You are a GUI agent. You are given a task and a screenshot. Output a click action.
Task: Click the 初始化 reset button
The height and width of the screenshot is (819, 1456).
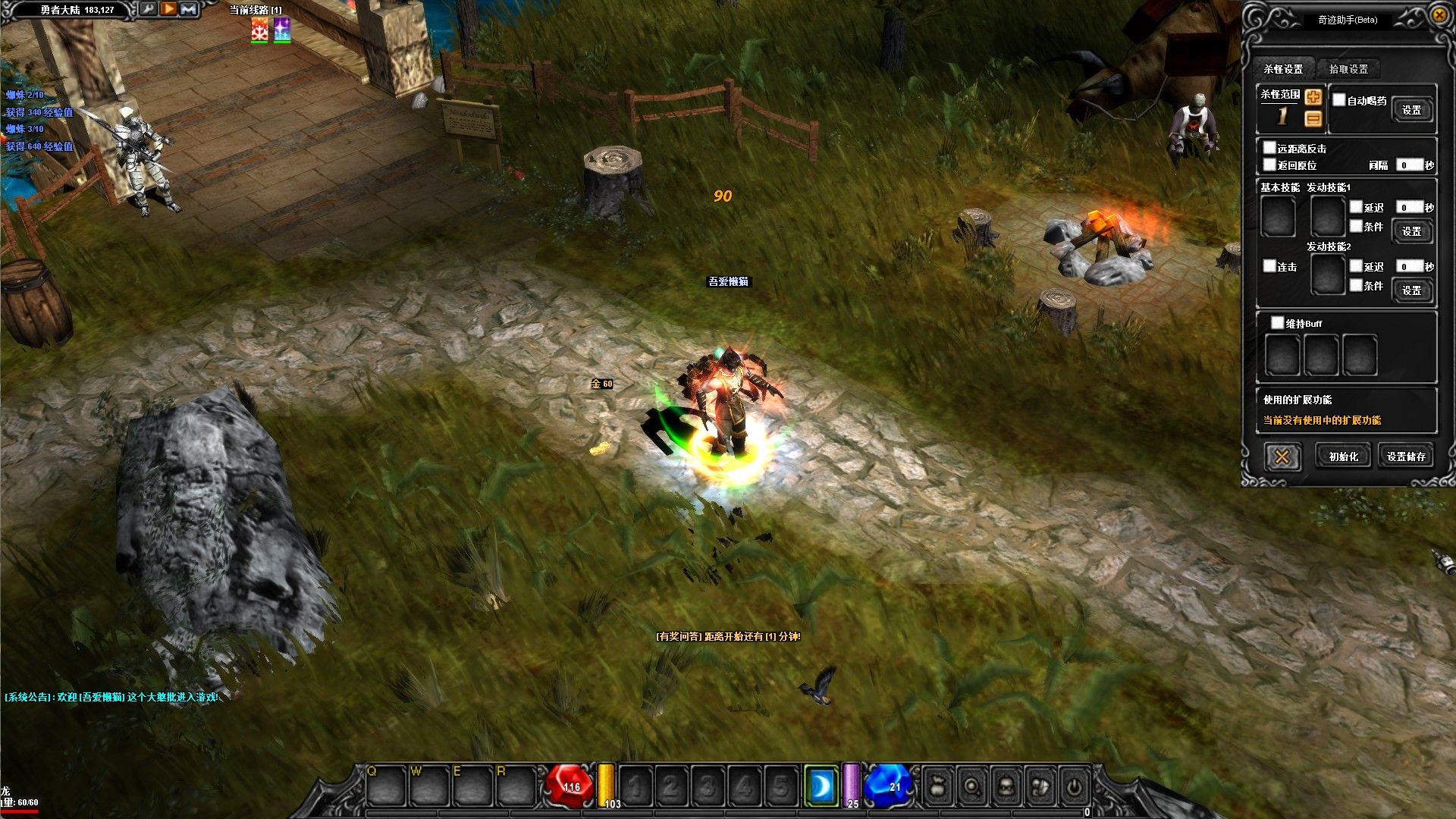tap(1343, 457)
